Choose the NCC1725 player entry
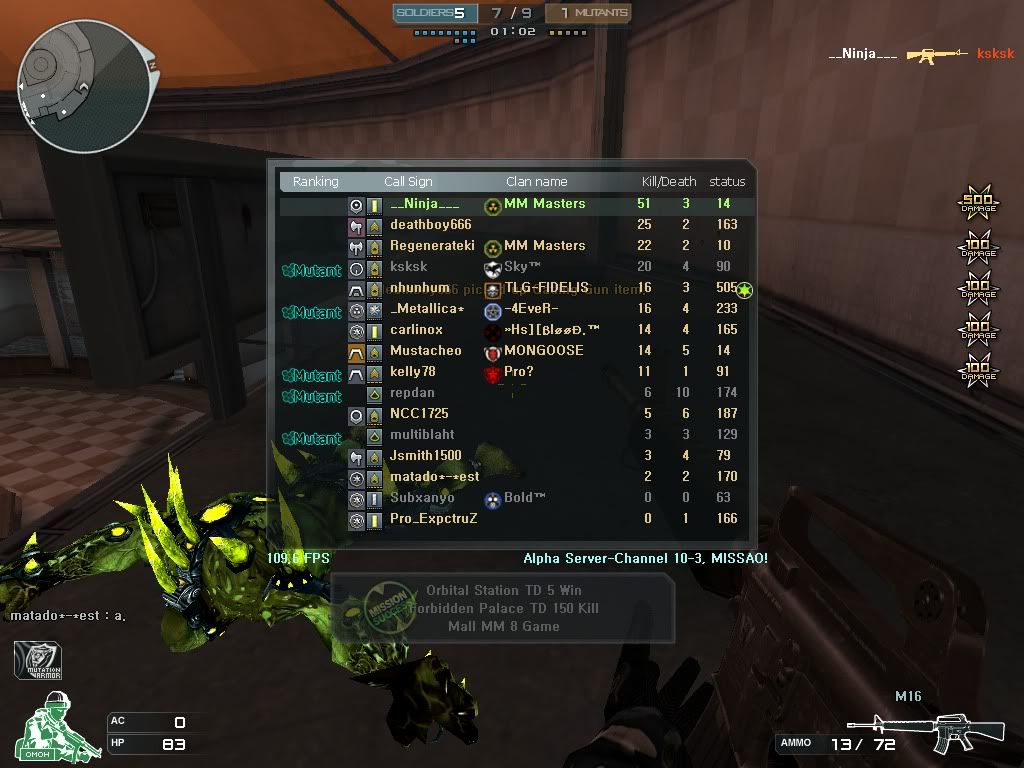 click(x=513, y=414)
